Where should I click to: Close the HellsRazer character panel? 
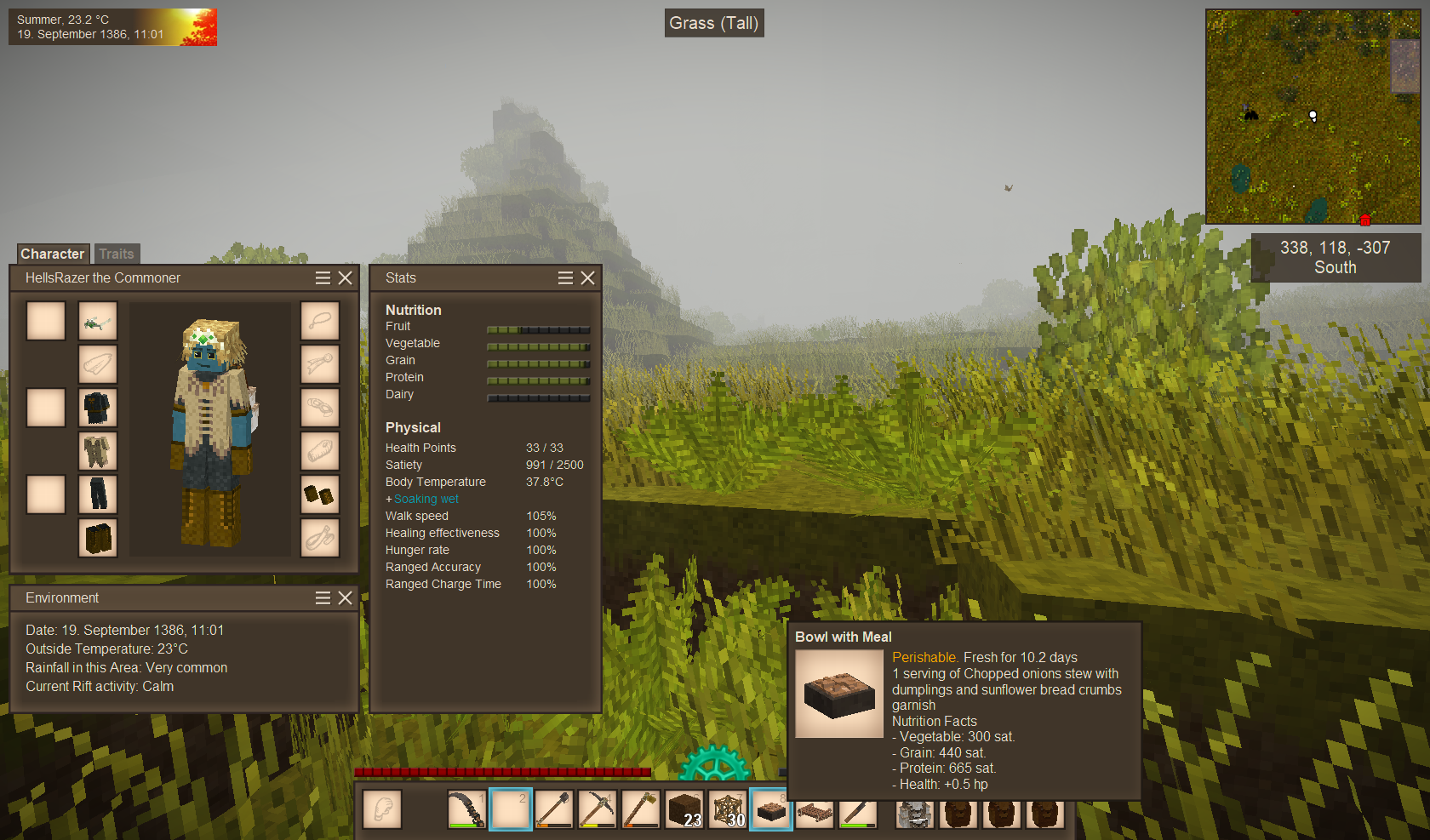(x=345, y=278)
